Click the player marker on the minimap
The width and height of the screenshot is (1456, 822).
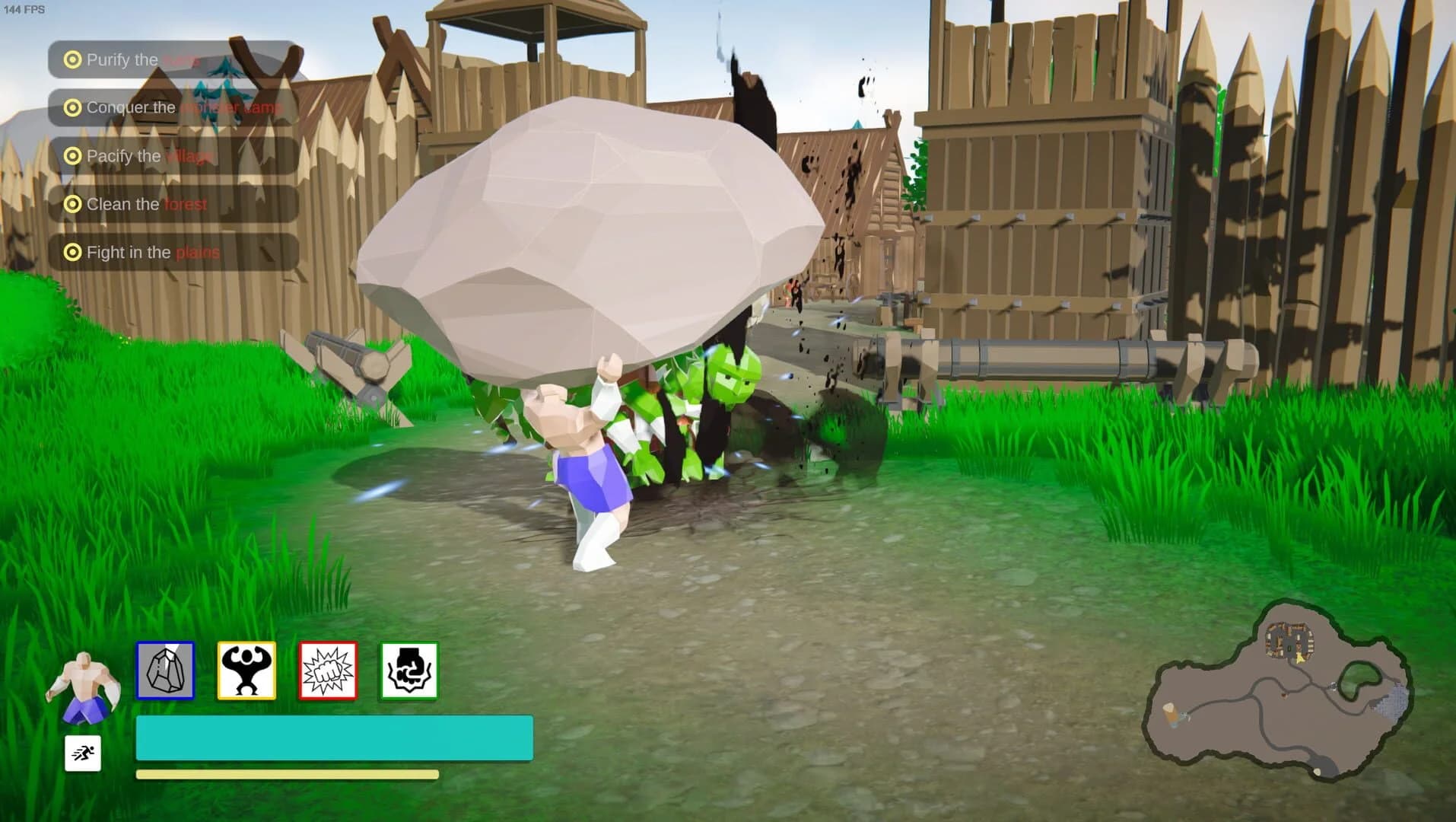coord(1299,659)
